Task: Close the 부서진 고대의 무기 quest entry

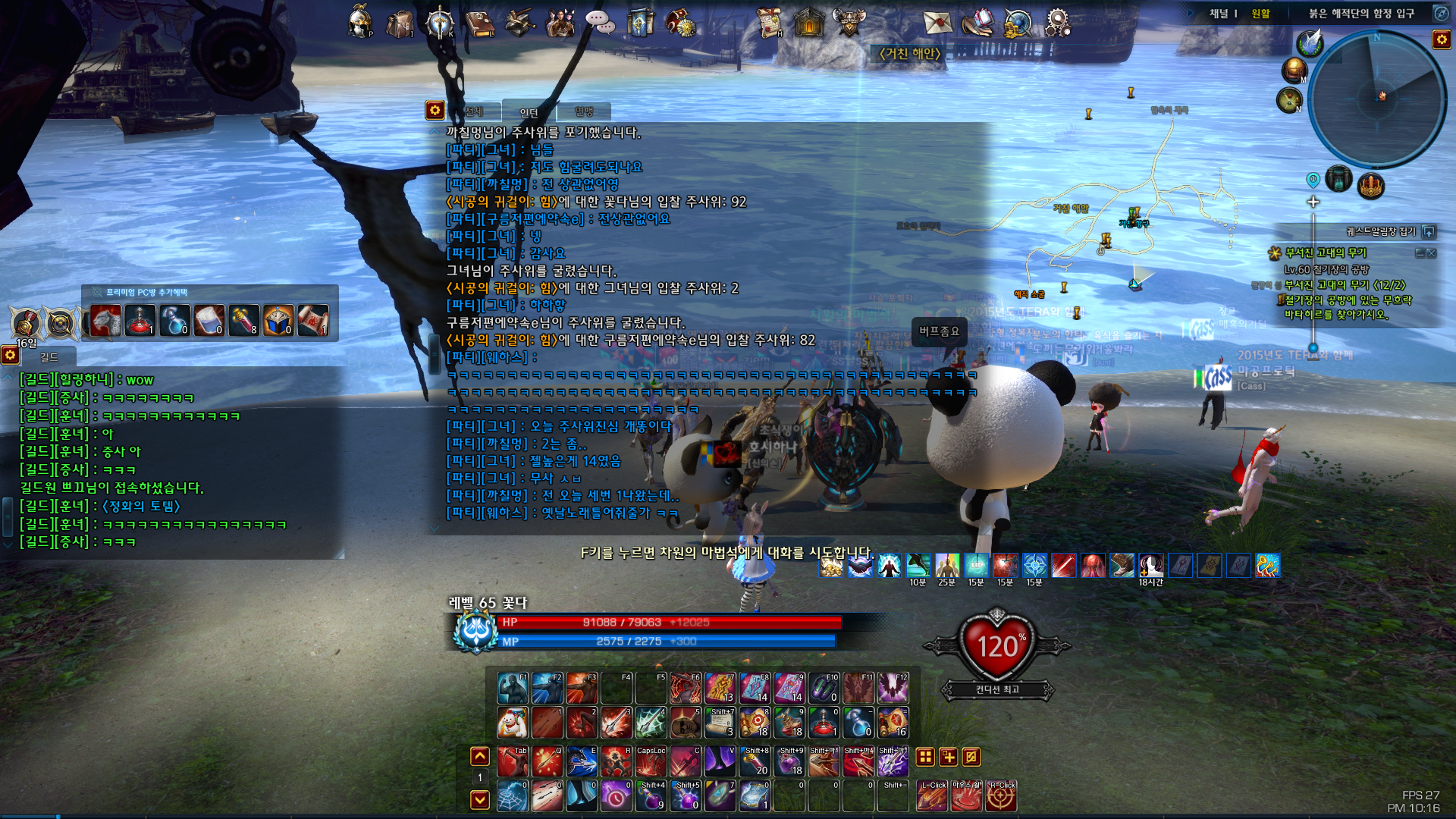Action: click(x=1432, y=253)
